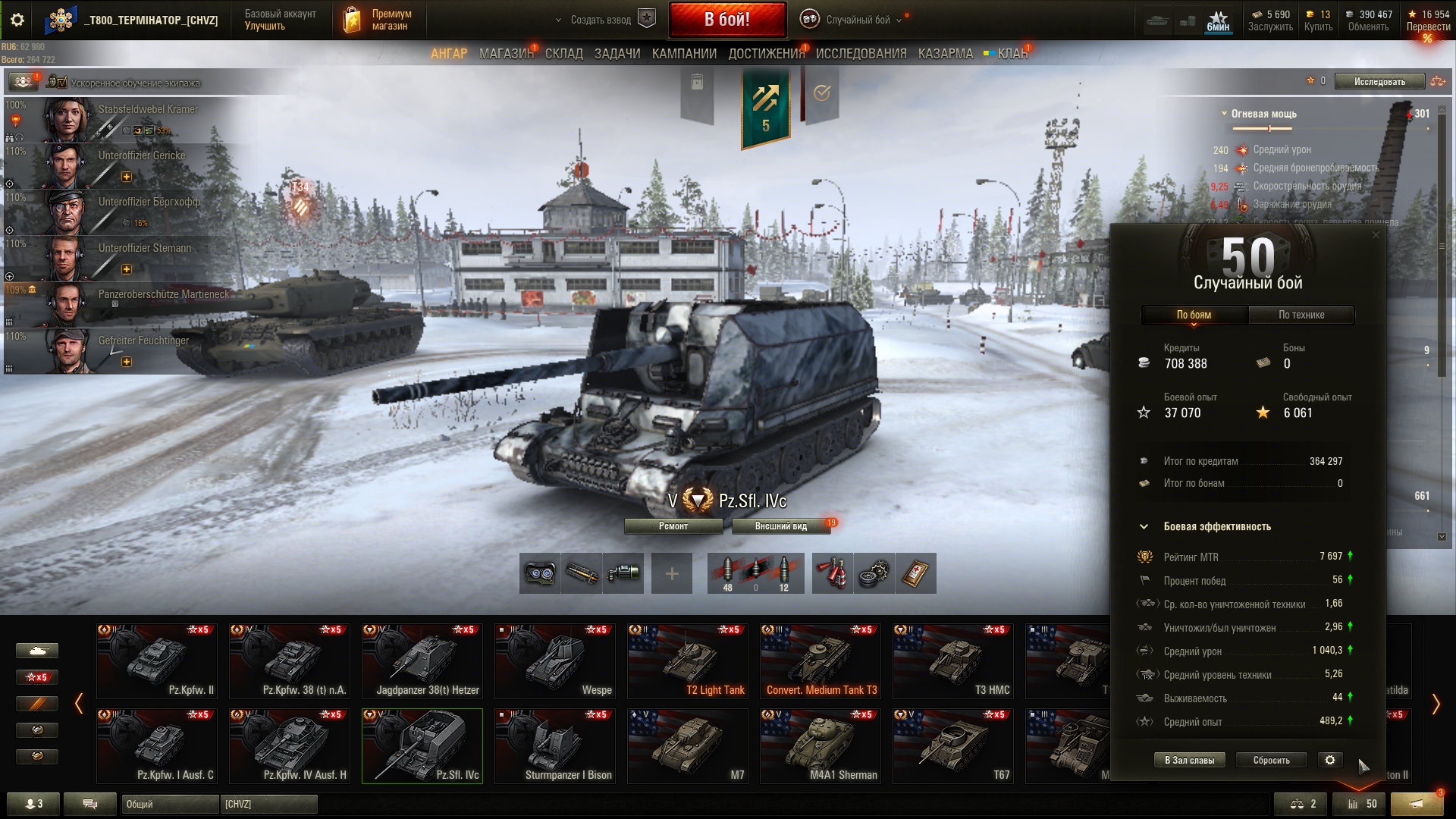The height and width of the screenshot is (819, 1456).
Task: Select the Jagdpanzer 38(t) Hetzer tank
Action: point(422,661)
